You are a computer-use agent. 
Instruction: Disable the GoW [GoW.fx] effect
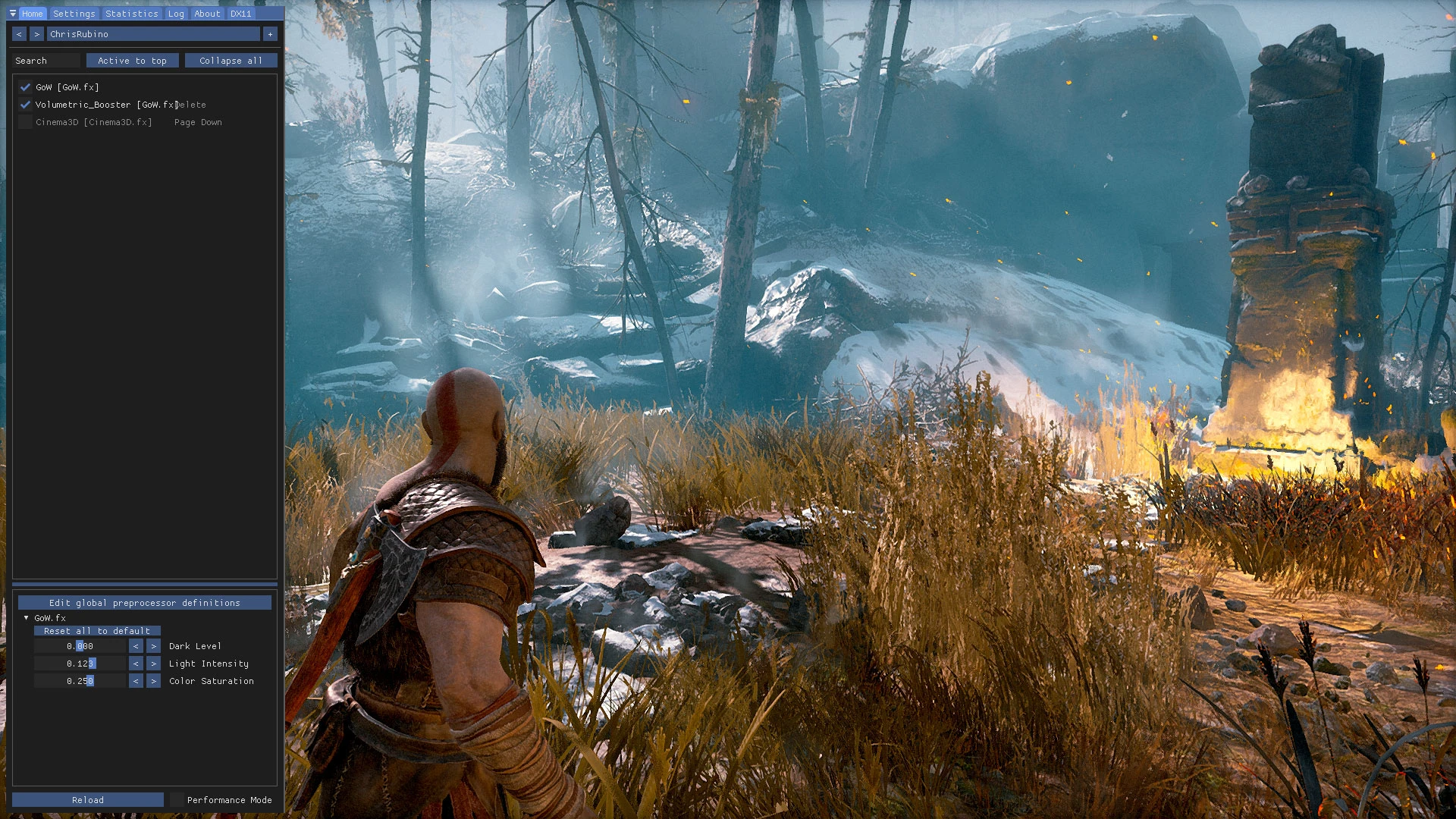tap(25, 86)
